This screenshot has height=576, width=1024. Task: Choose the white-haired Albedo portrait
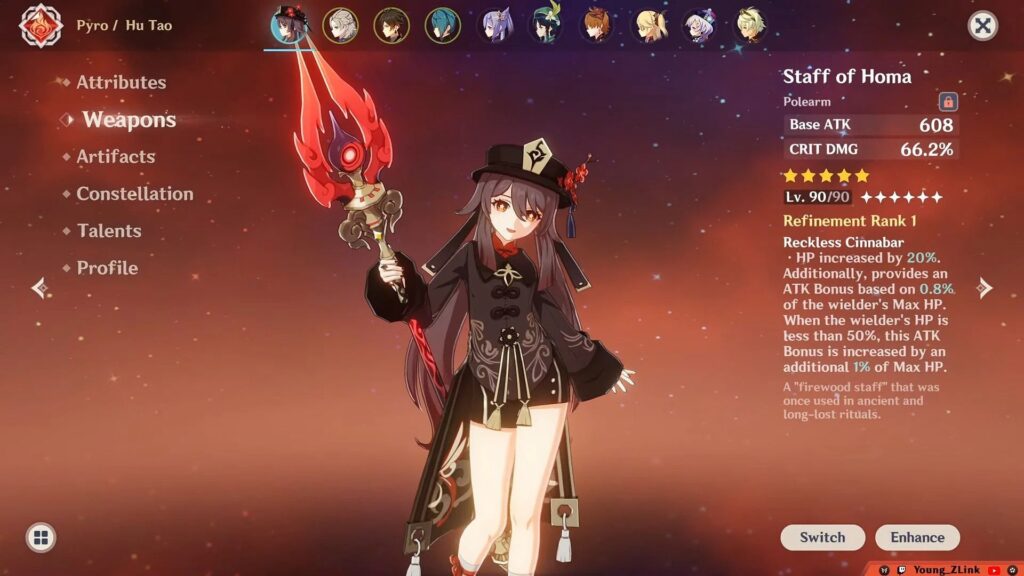341,25
